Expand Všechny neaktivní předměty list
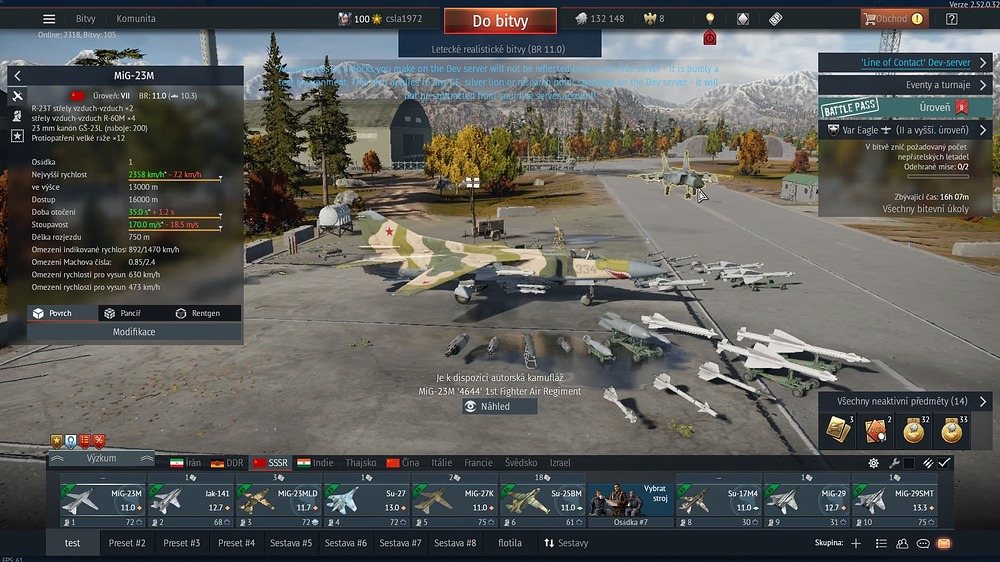The image size is (1000, 562). [905, 401]
